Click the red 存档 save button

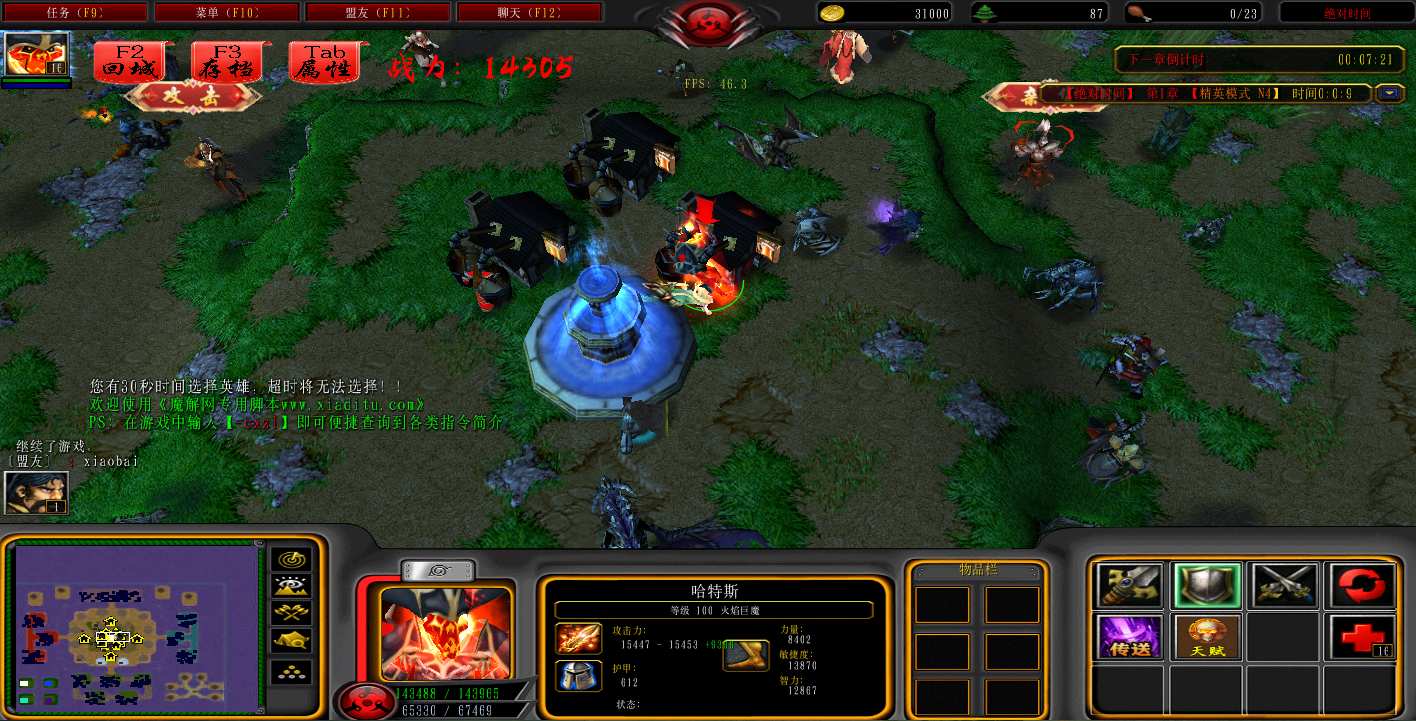coord(227,61)
